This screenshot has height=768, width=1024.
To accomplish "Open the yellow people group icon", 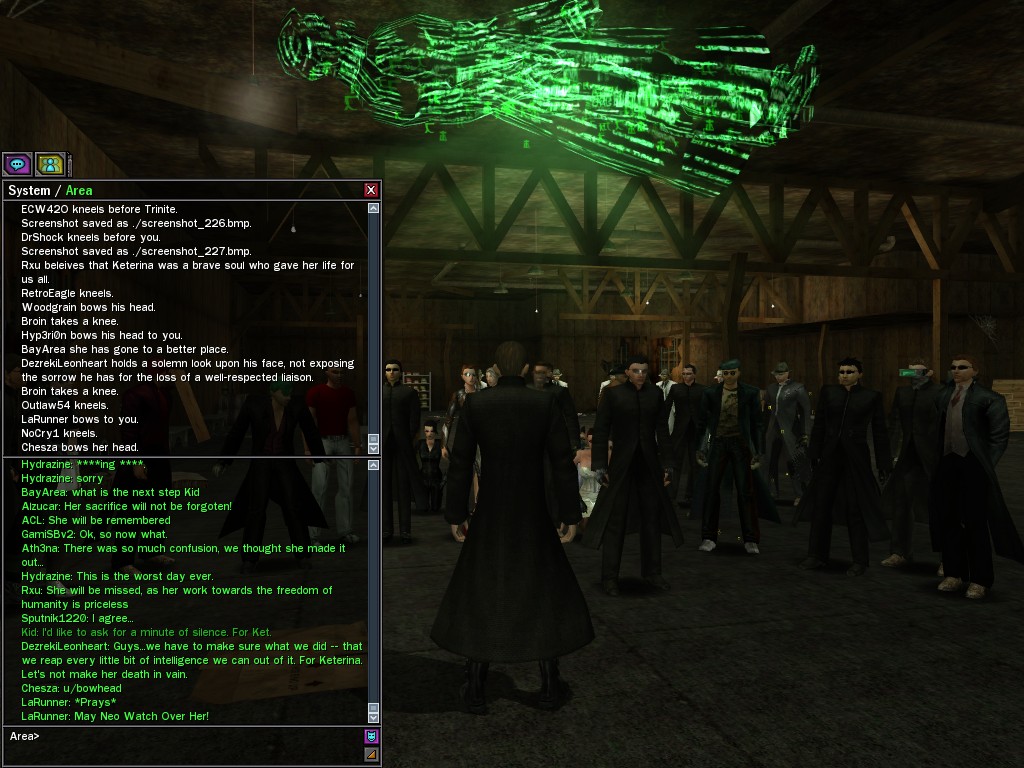I will tap(49, 164).
